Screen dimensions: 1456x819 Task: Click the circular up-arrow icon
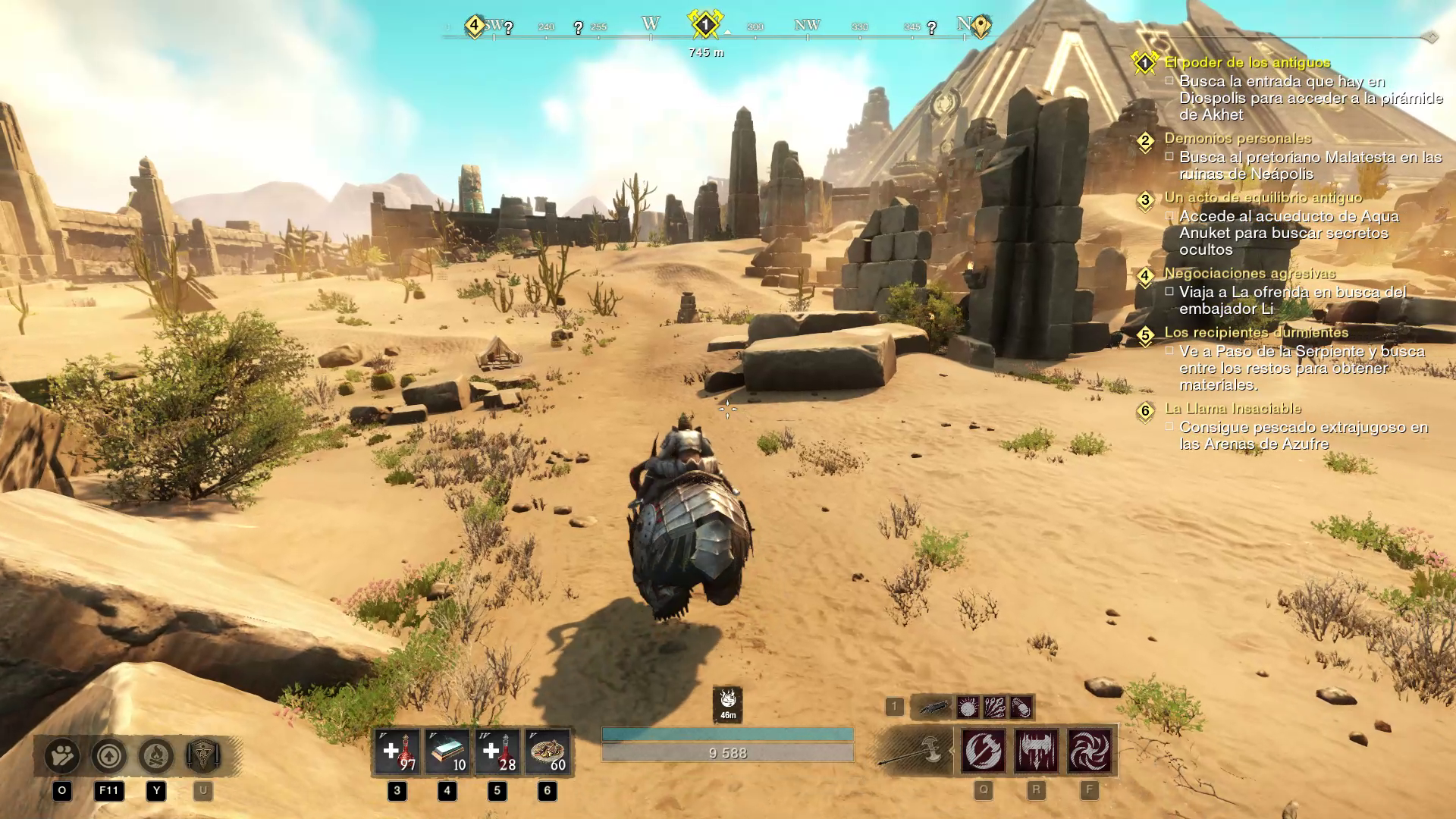click(x=109, y=755)
